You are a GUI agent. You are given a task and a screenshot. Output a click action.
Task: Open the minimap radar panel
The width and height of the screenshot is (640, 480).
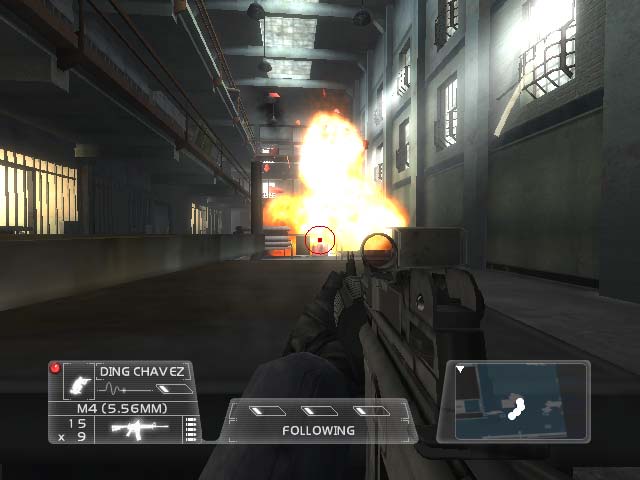pyautogui.click(x=519, y=401)
